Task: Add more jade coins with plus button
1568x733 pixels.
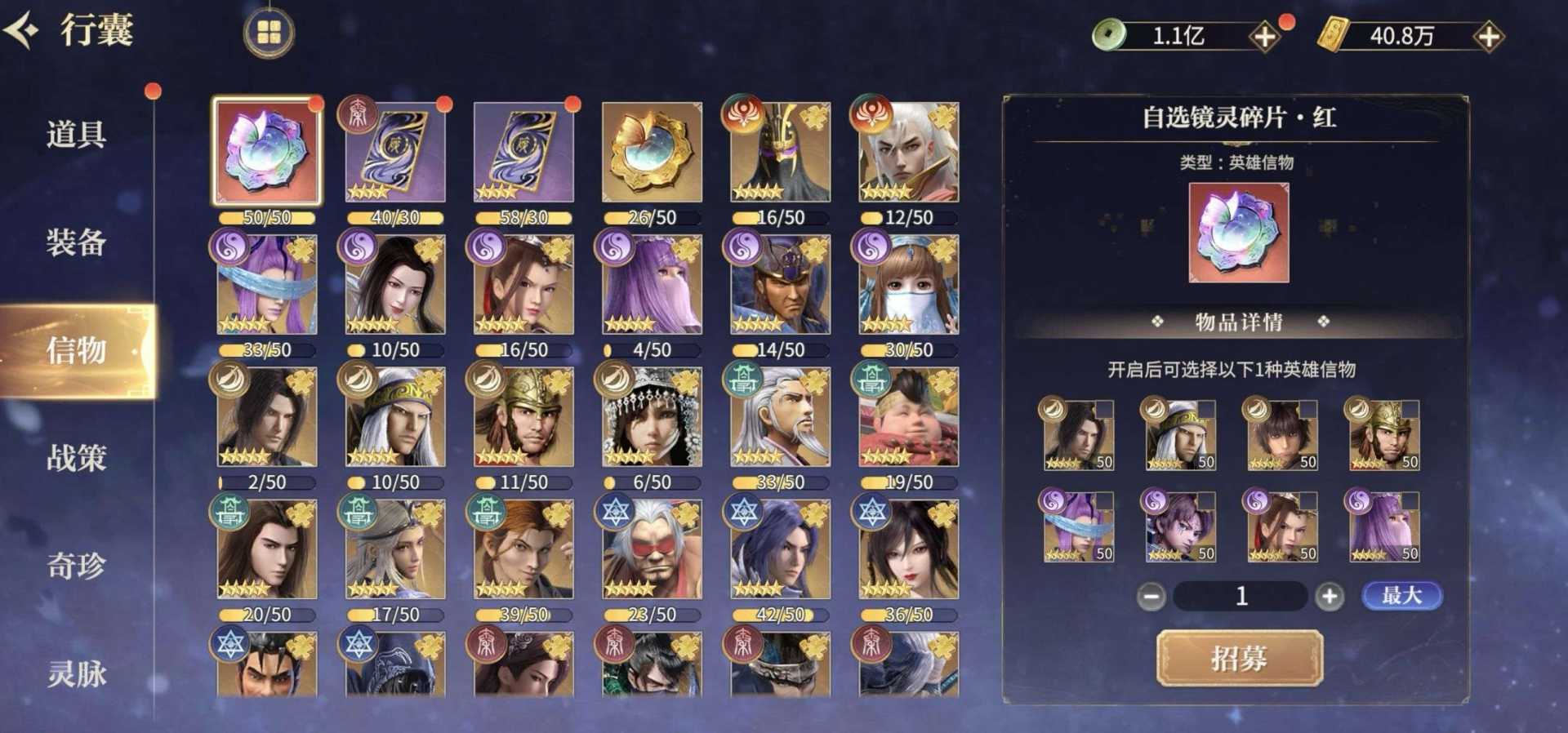Action: click(x=1264, y=37)
